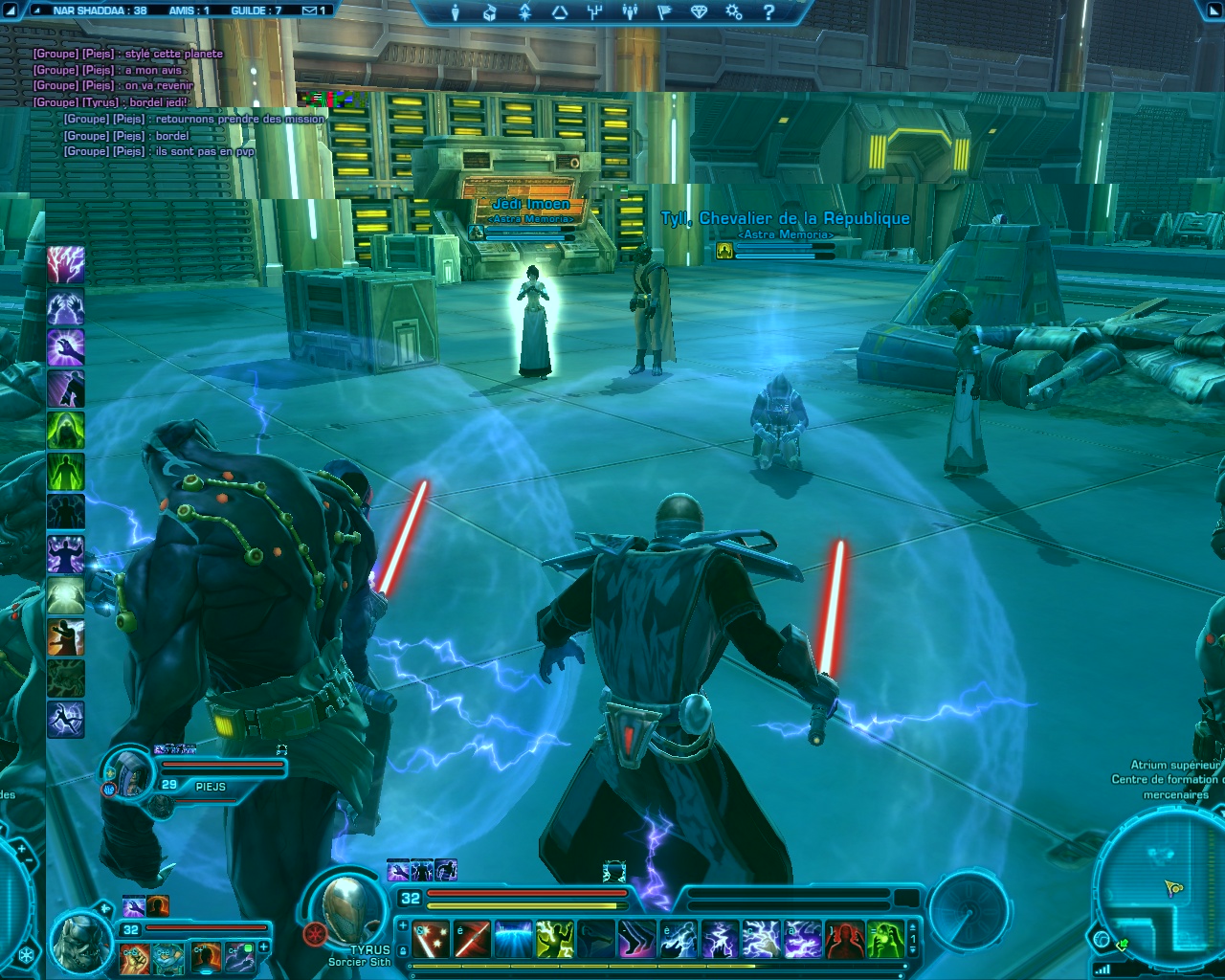This screenshot has height=980, width=1225.
Task: Open the skill tree icon in top menu
Action: pyautogui.click(x=594, y=12)
